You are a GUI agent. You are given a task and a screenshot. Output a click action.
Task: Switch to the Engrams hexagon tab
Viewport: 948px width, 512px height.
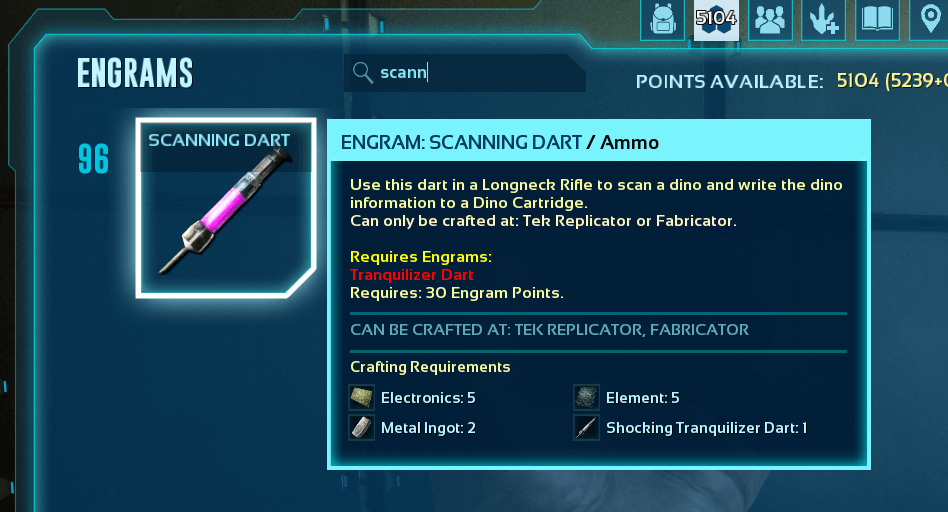pos(716,19)
